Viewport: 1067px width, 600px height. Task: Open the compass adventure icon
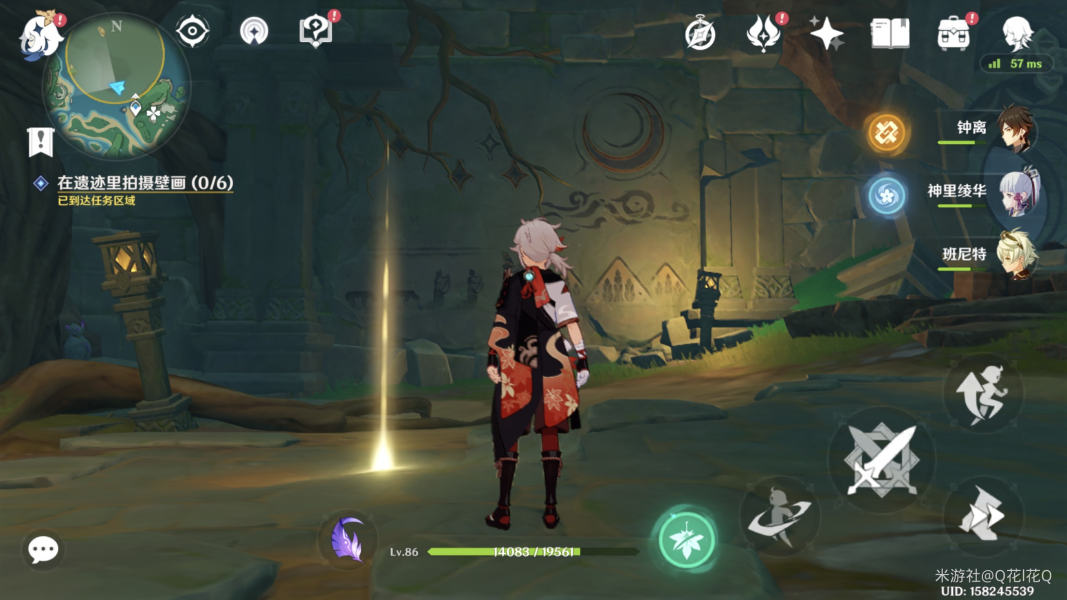click(x=700, y=34)
